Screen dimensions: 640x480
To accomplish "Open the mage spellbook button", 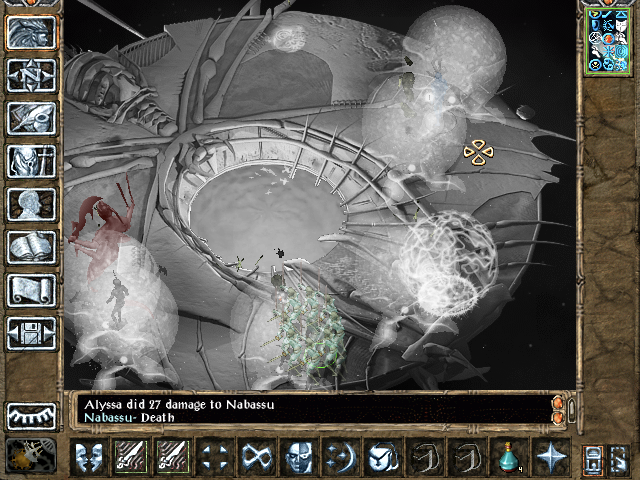I will pyautogui.click(x=32, y=247).
